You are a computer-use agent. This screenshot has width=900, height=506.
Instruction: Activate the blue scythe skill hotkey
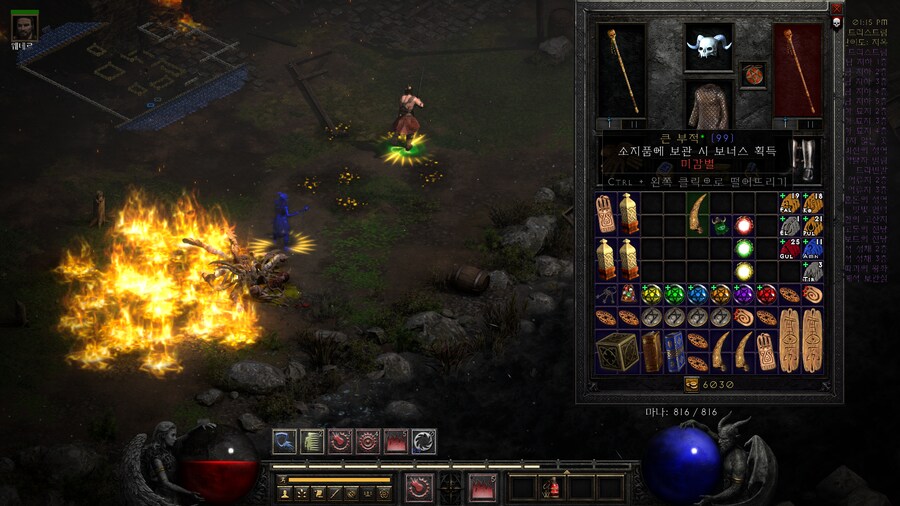pyautogui.click(x=285, y=441)
